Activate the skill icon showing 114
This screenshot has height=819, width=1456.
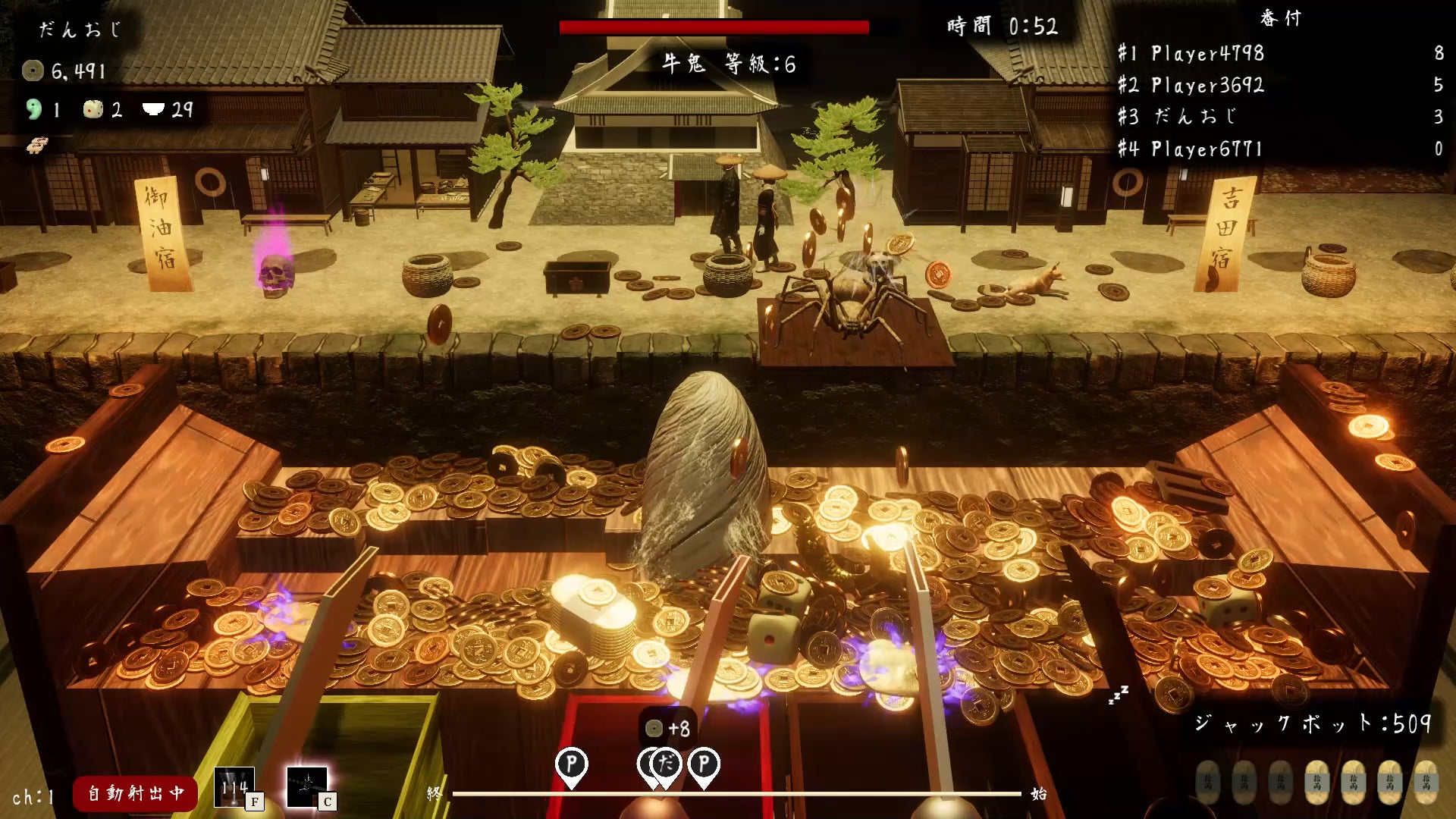pyautogui.click(x=234, y=788)
